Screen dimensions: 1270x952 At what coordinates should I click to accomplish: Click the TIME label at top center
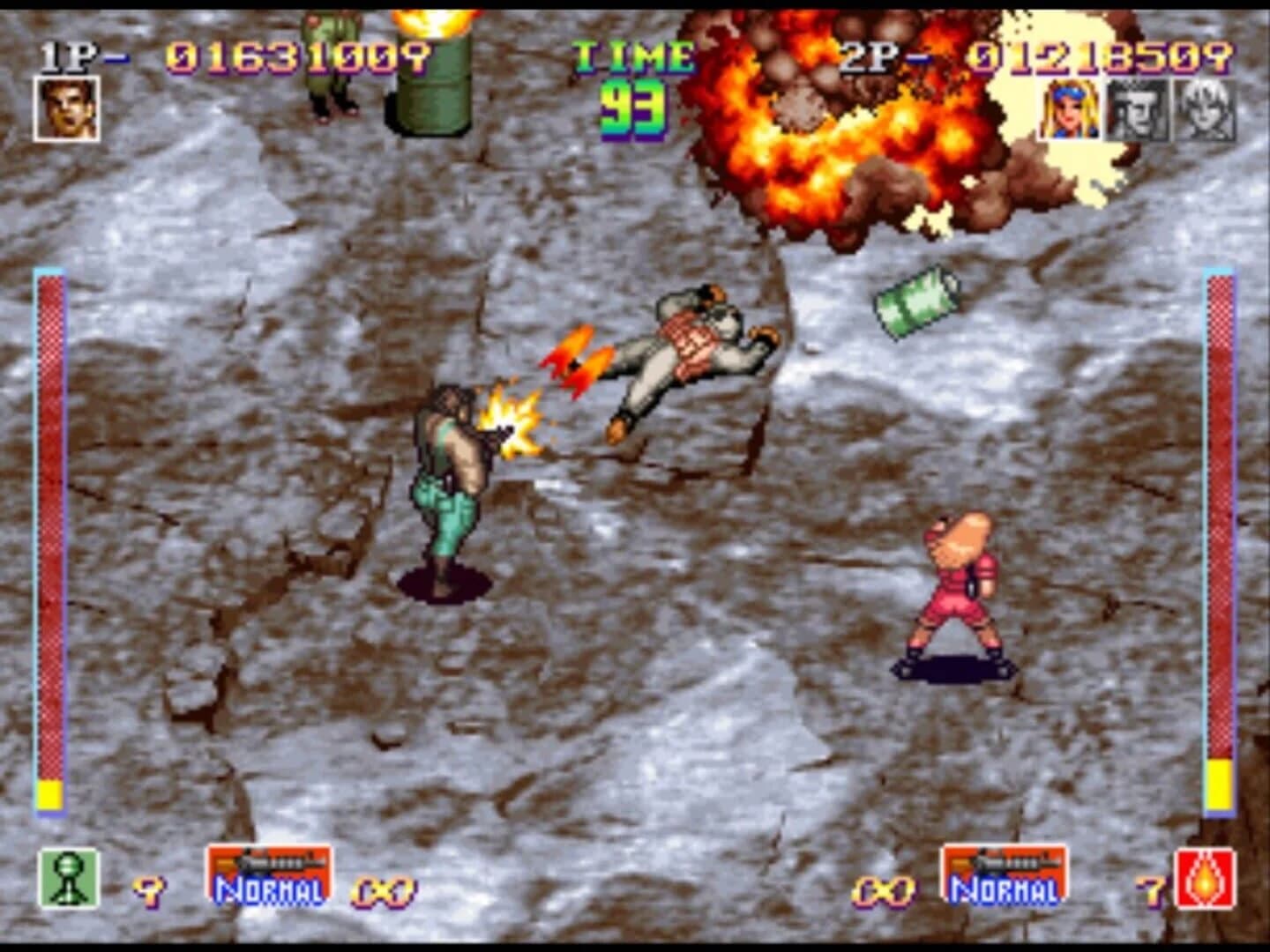(x=636, y=56)
